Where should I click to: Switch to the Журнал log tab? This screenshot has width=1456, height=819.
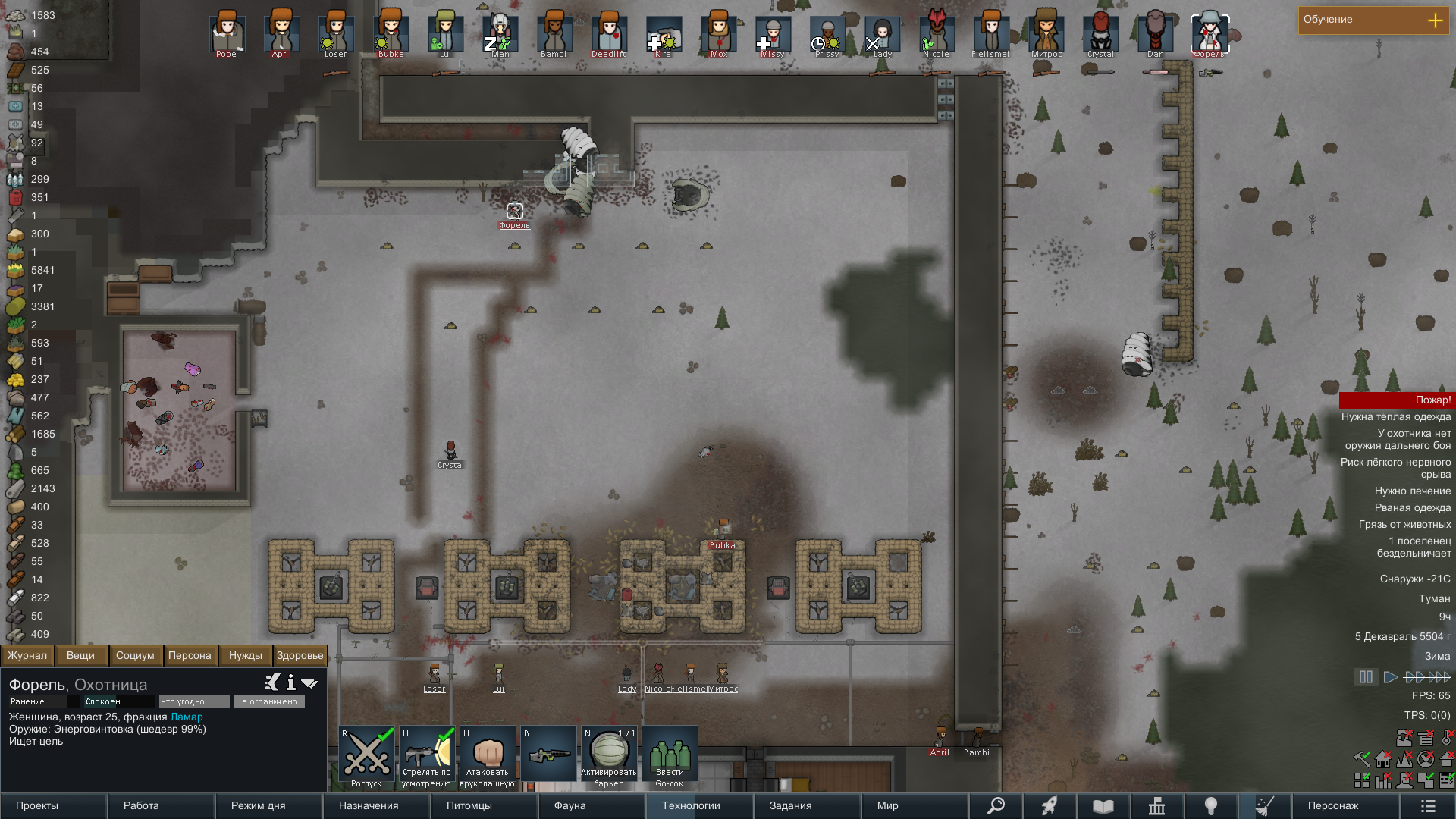click(27, 655)
